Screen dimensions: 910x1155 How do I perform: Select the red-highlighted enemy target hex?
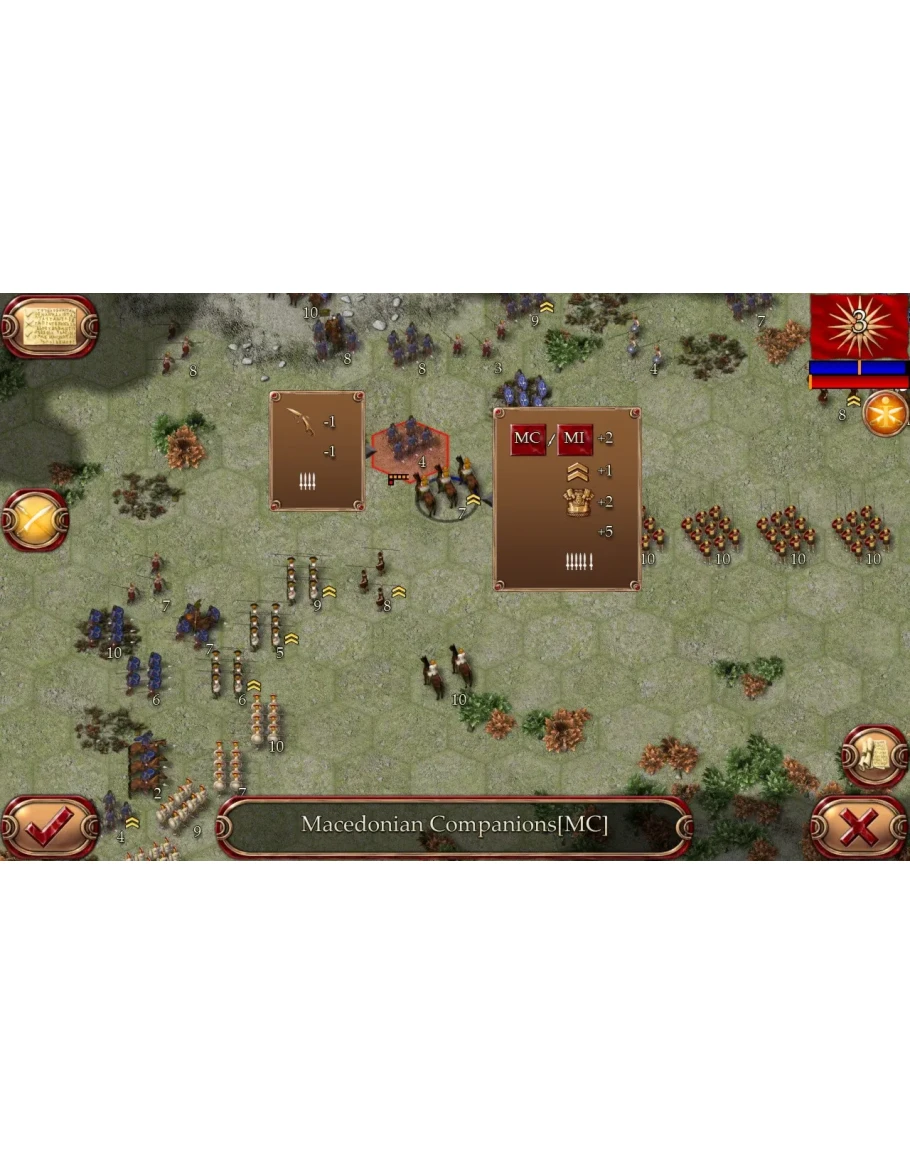(x=409, y=444)
